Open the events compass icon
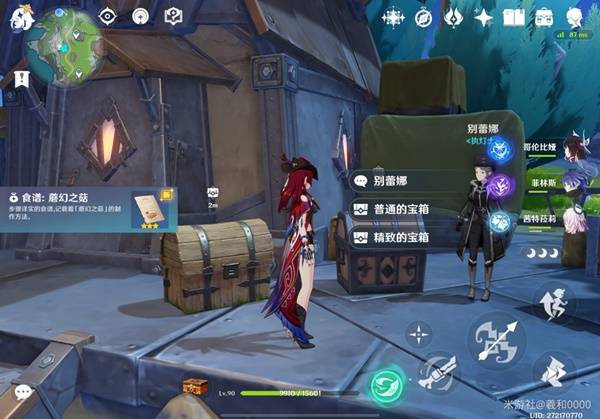This screenshot has width=600, height=419. (423, 18)
